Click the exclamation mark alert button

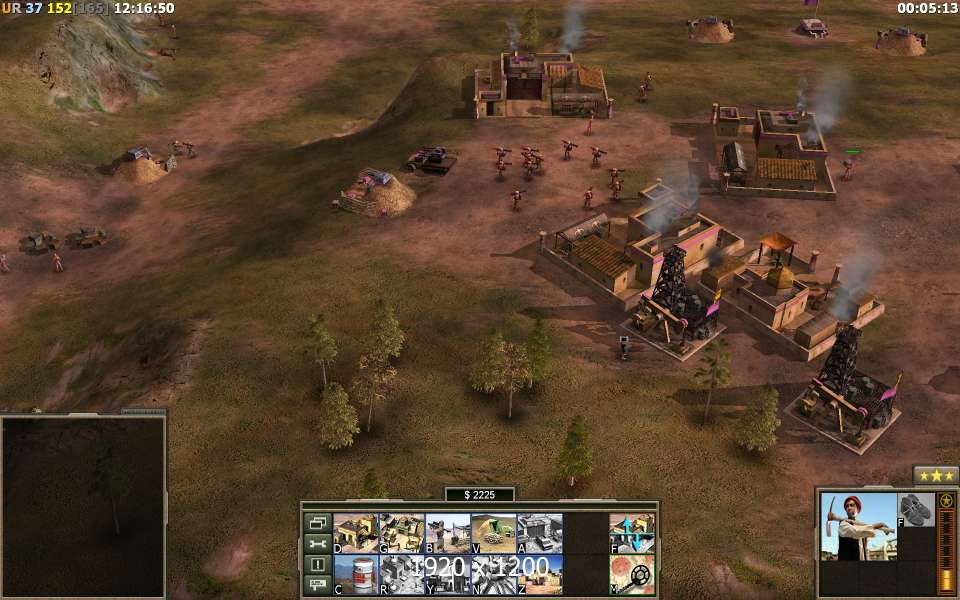(318, 564)
